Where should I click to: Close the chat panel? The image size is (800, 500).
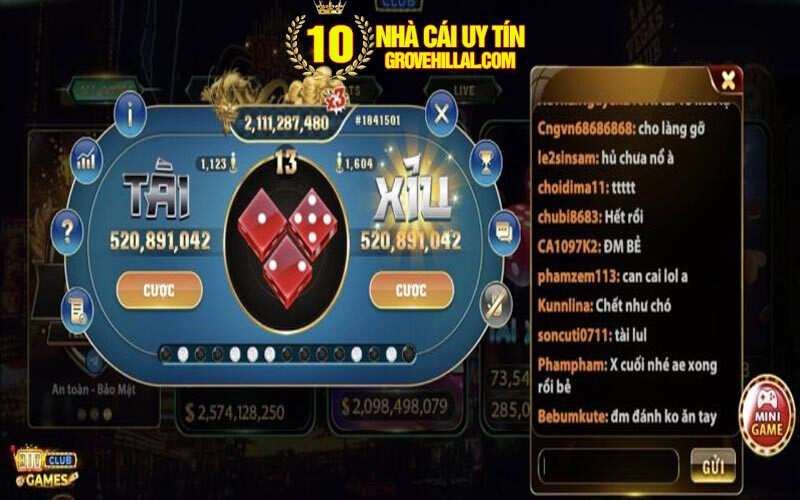729,79
